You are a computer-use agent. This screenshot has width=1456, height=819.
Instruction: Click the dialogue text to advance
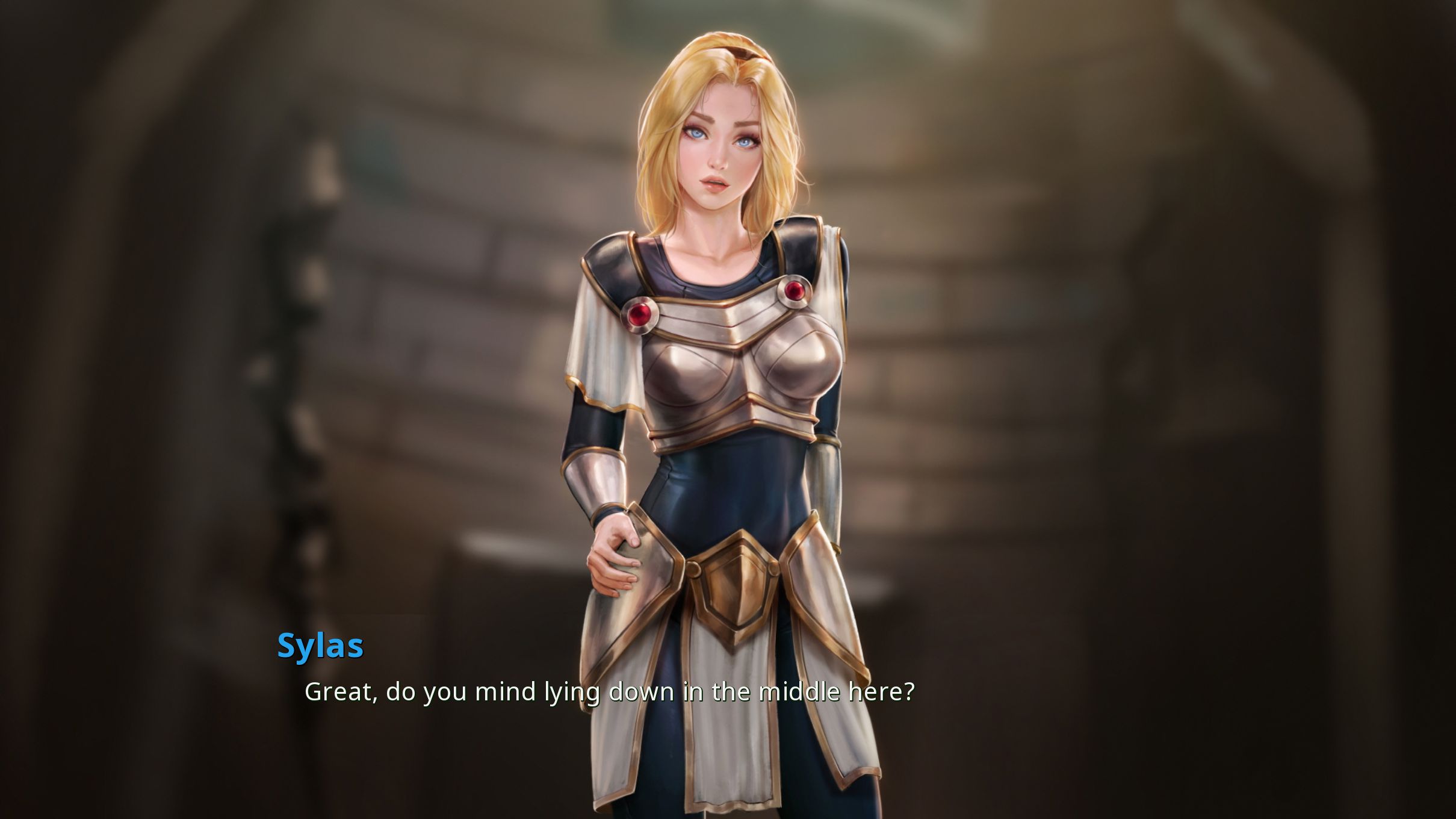(608, 691)
